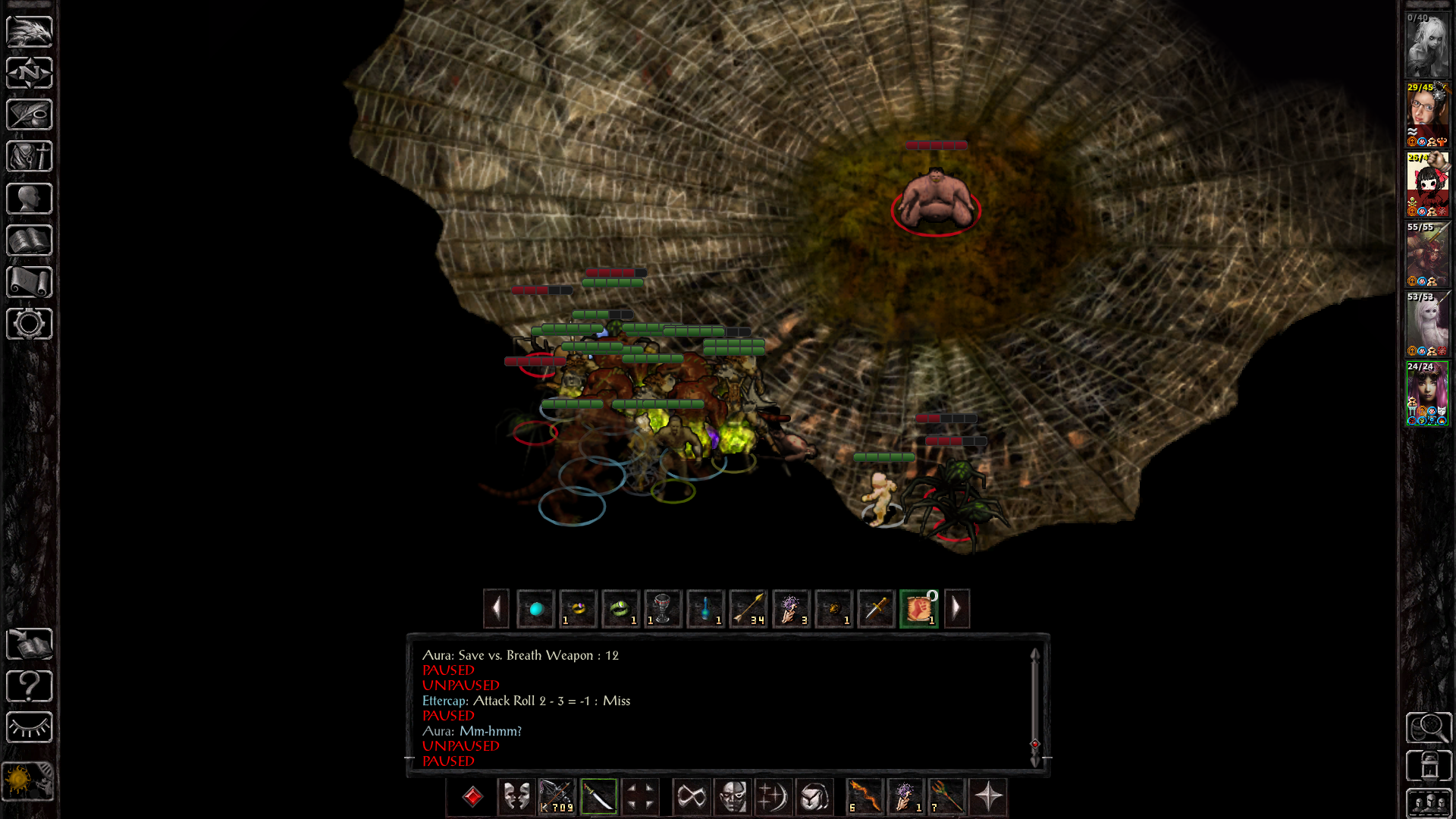Screen dimensions: 1456x819
Task: Choose the highlighted red fist scroll
Action: (x=918, y=608)
